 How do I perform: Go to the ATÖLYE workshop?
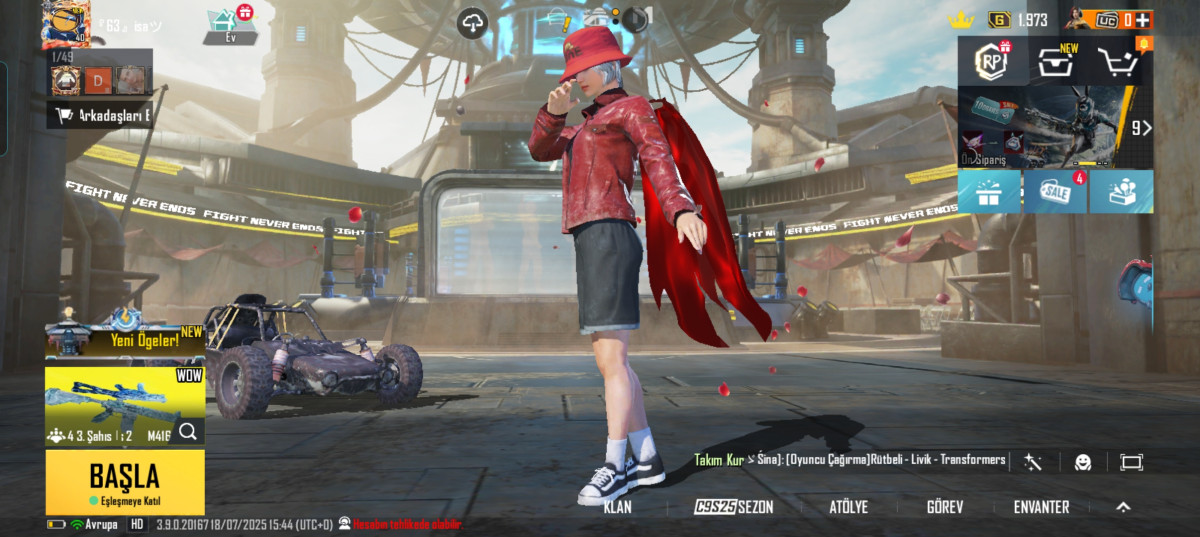[848, 507]
